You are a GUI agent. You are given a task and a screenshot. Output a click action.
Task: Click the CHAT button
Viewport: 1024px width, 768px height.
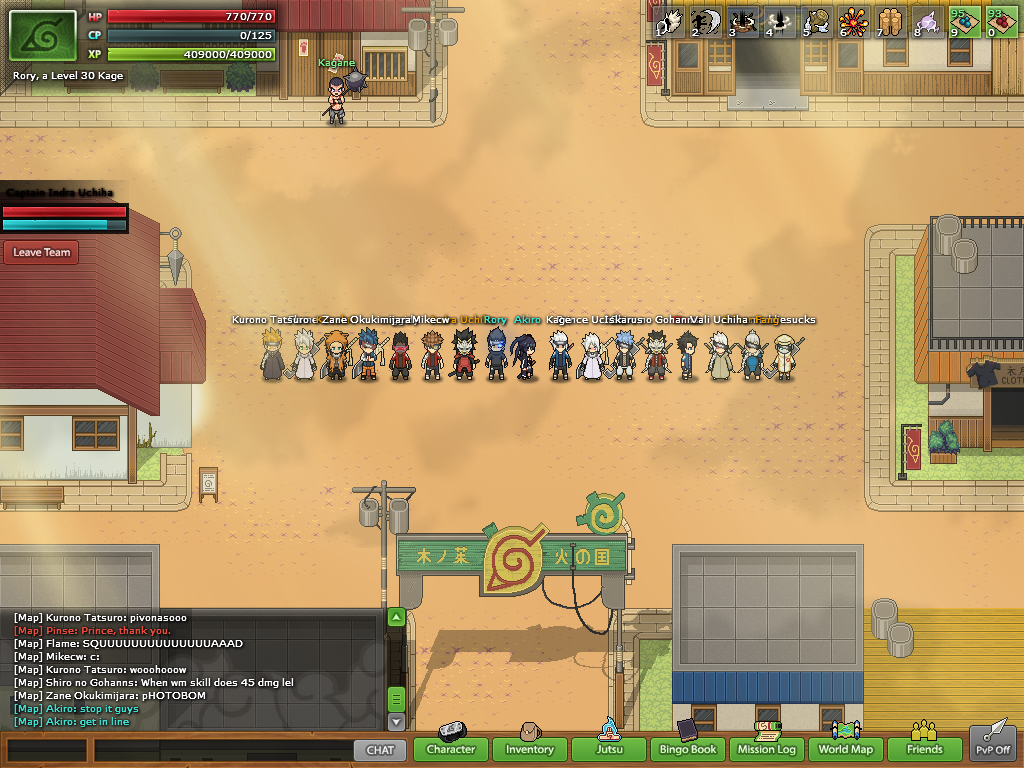[380, 749]
